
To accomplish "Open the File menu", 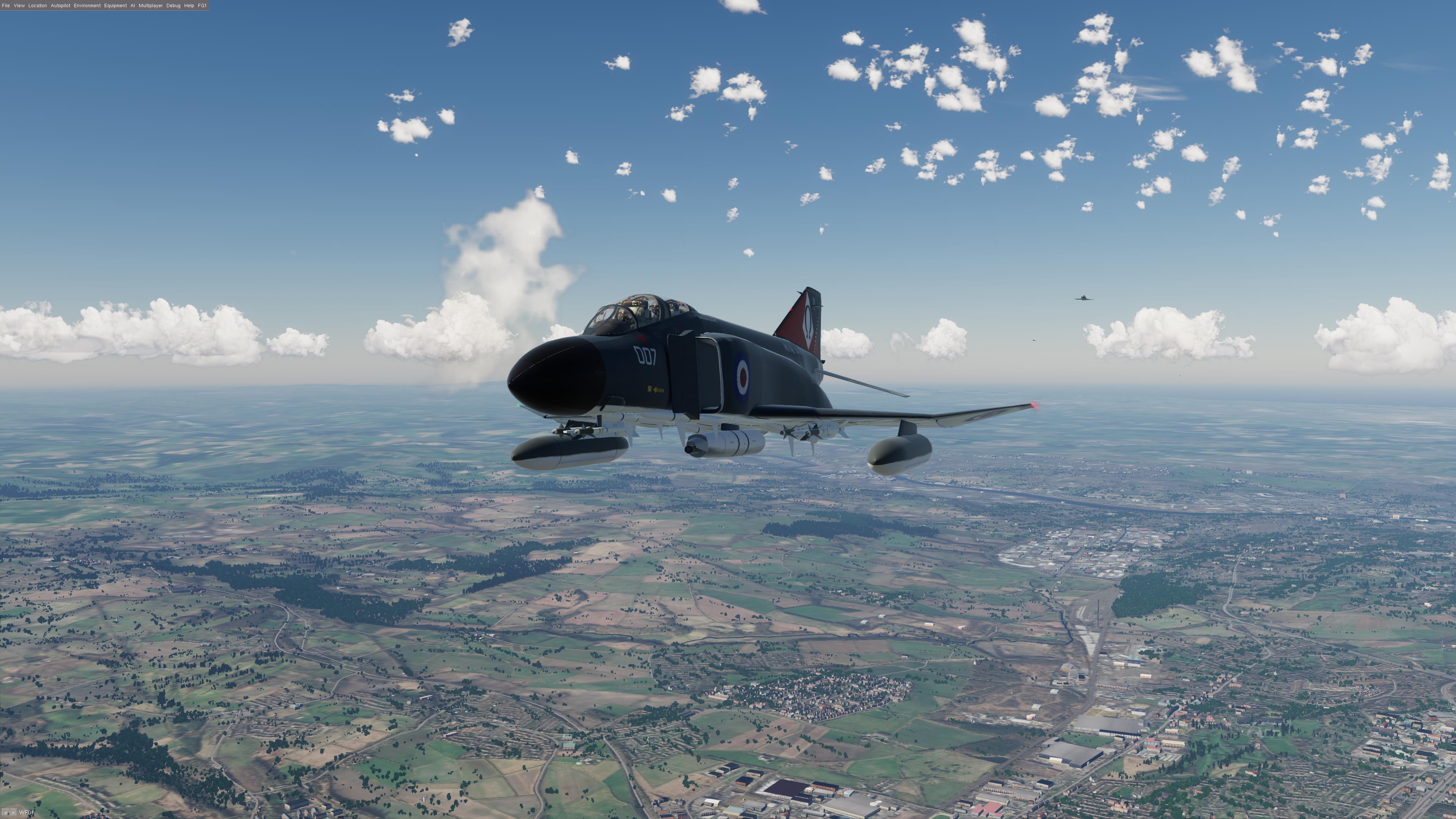I will point(6,6).
